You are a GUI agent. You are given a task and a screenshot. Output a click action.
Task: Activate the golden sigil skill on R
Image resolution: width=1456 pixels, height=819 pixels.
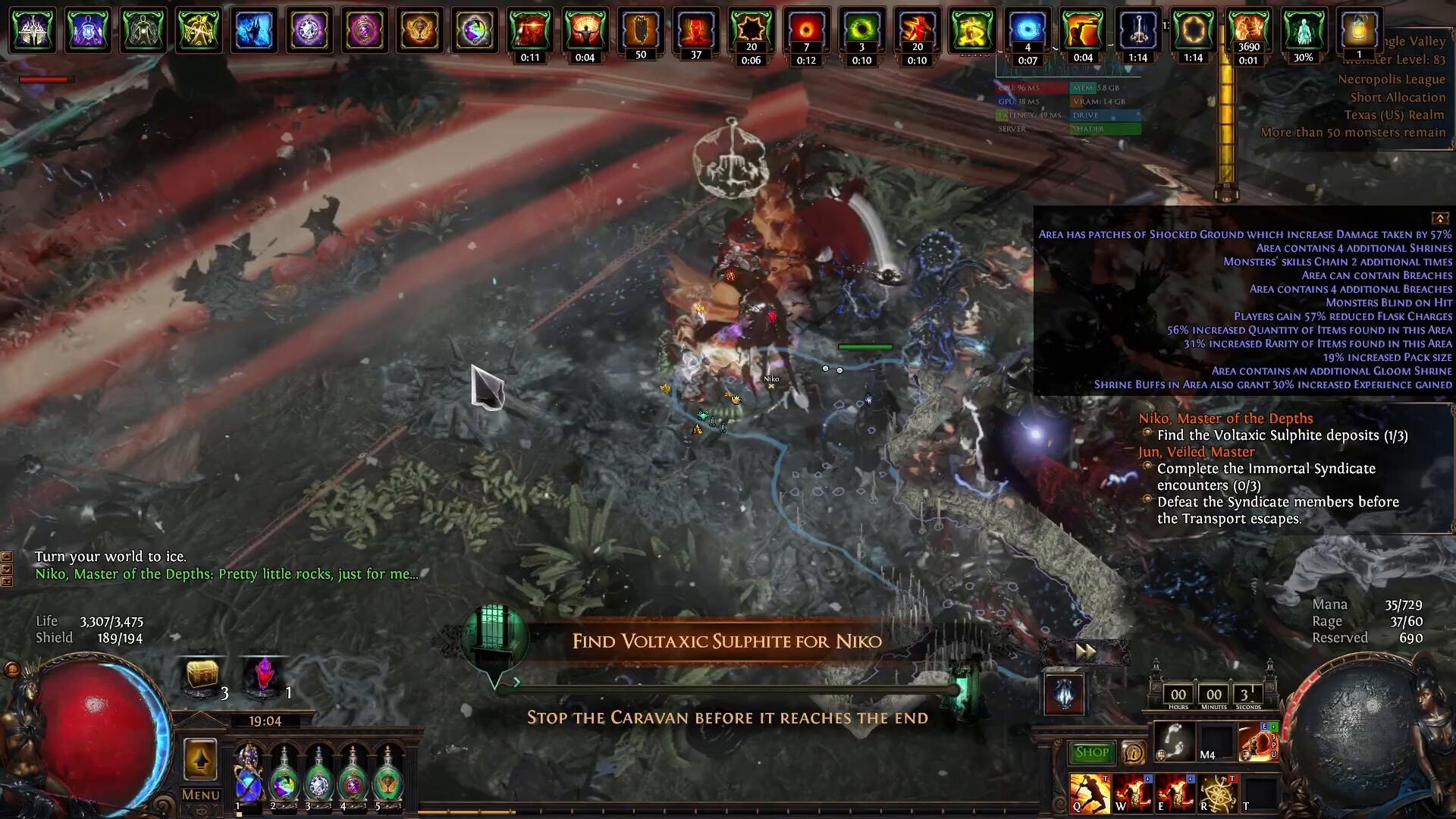[1216, 793]
